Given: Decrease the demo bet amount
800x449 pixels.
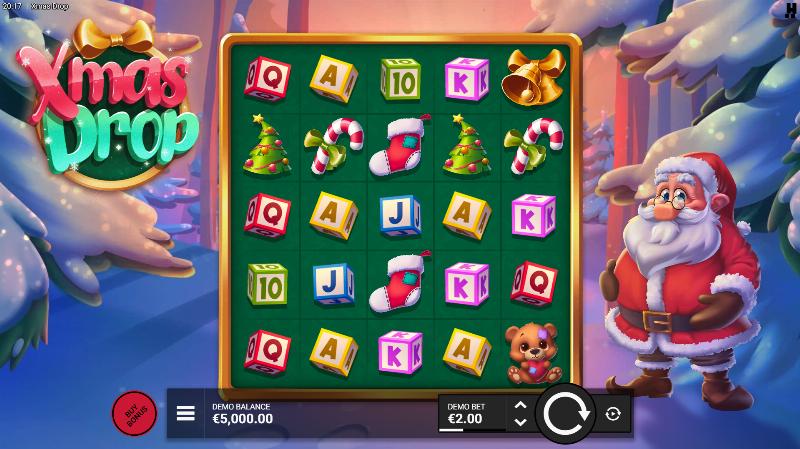Looking at the screenshot, I should (519, 422).
